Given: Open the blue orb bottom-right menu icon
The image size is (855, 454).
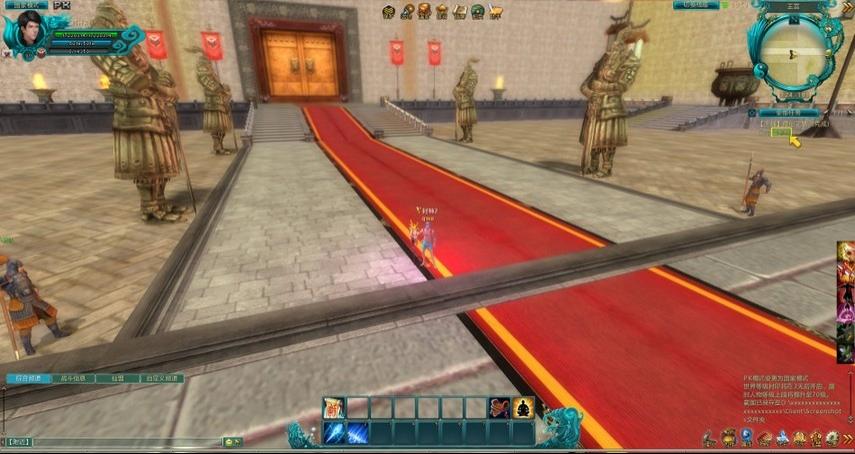Looking at the screenshot, I should (x=745, y=438).
